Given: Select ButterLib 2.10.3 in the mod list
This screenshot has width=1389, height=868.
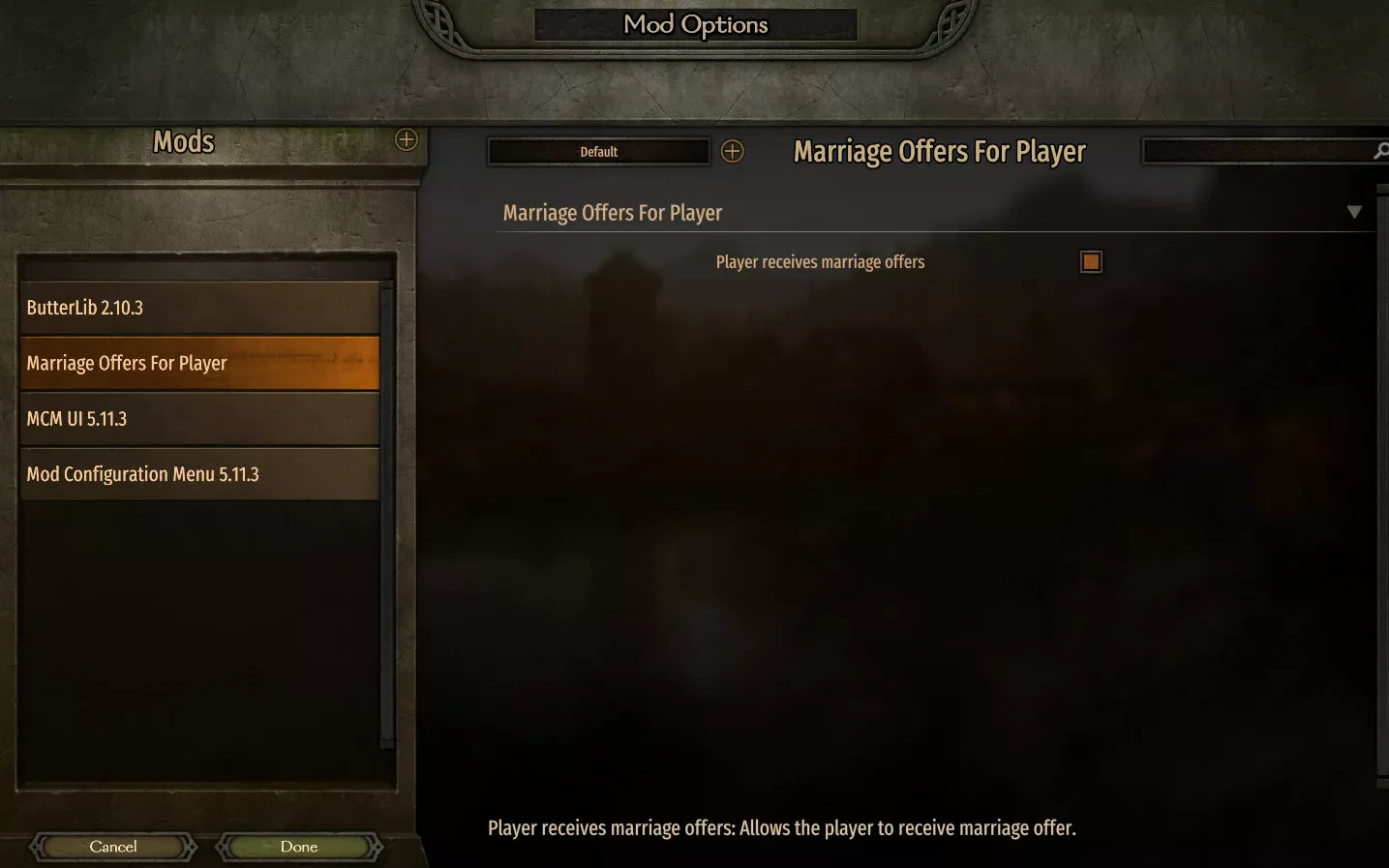Looking at the screenshot, I should pos(199,307).
